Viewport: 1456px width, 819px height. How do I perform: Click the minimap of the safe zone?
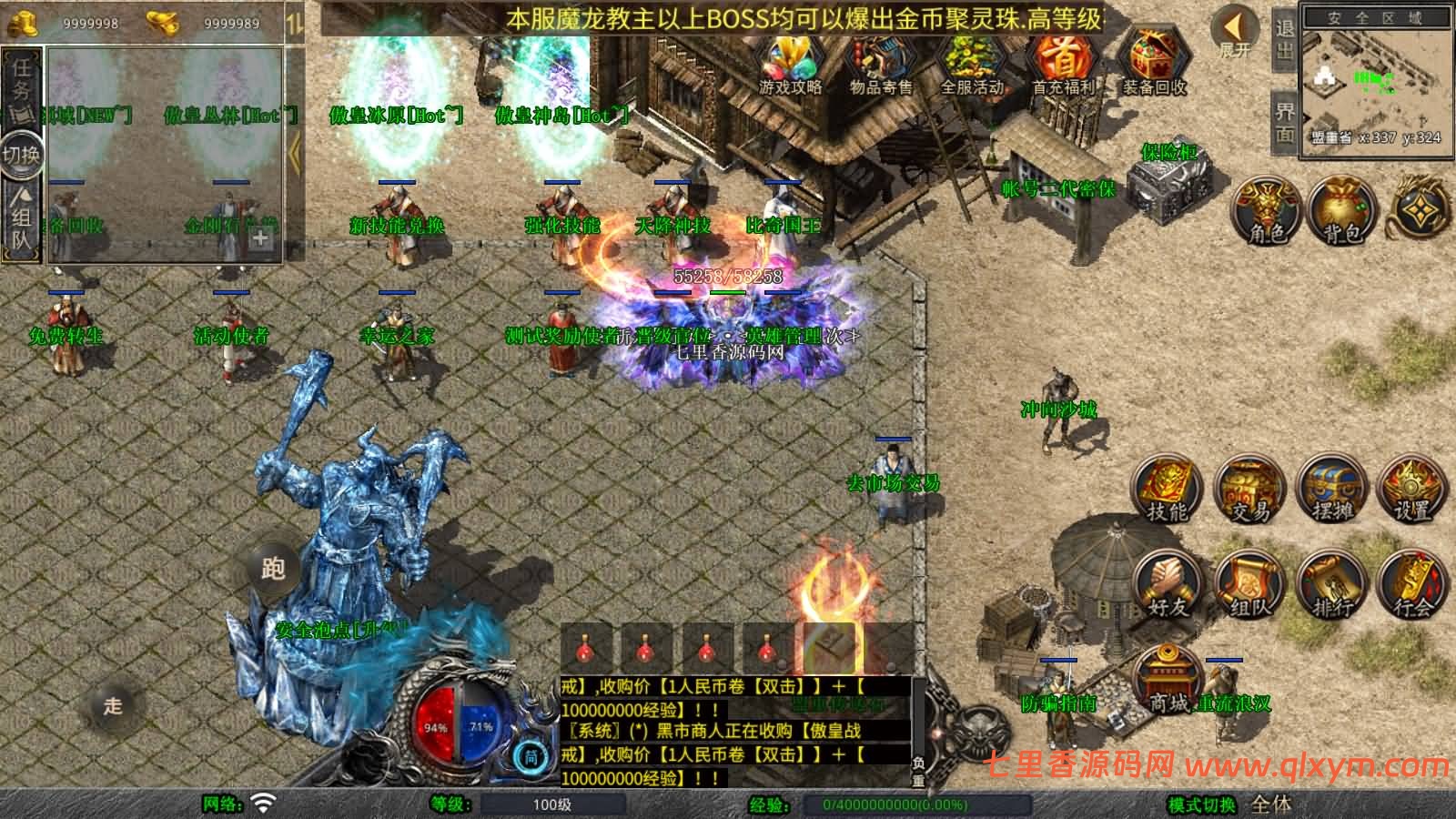[1374, 82]
